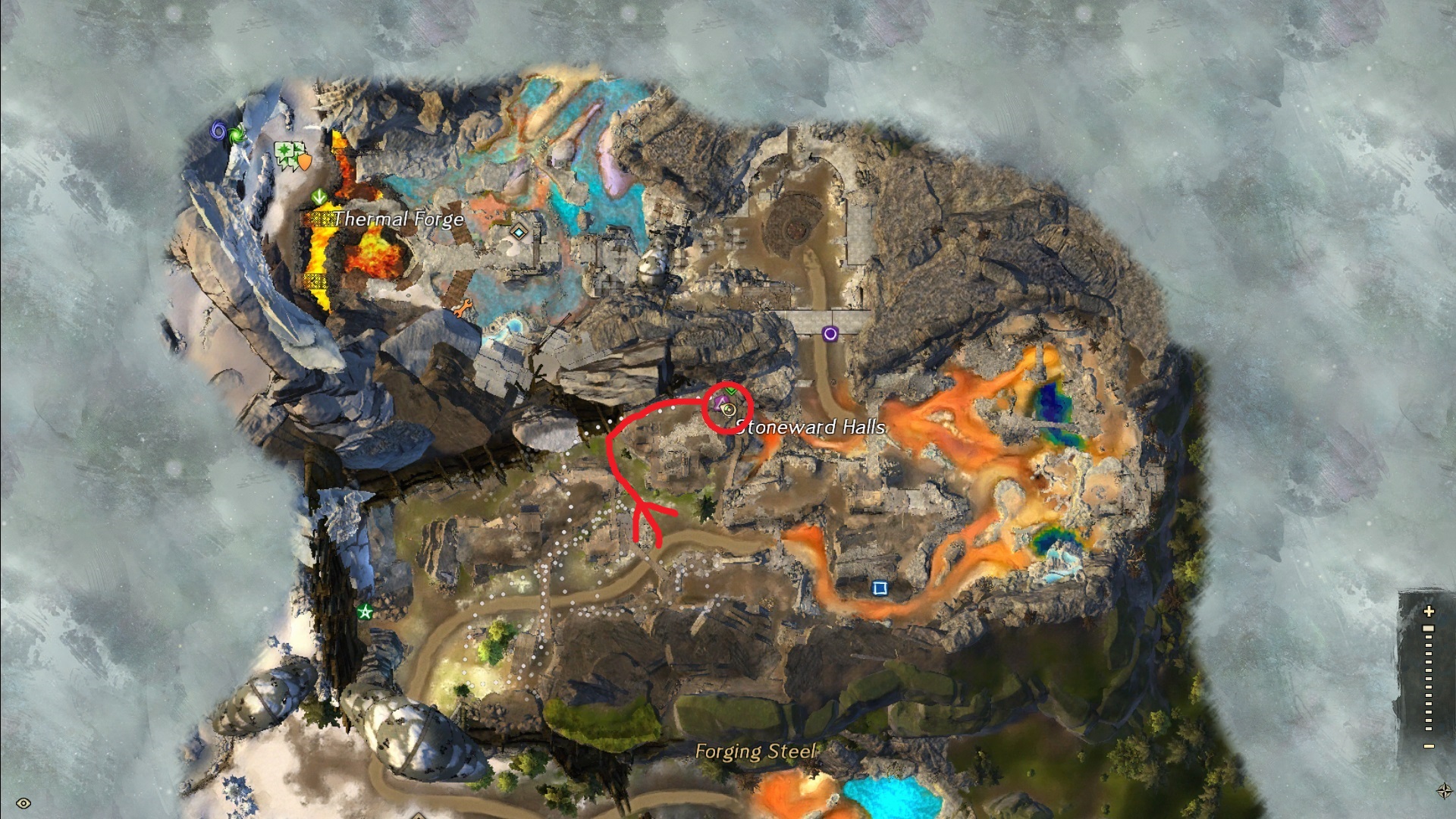Click the map zoom slider handle

click(1429, 629)
